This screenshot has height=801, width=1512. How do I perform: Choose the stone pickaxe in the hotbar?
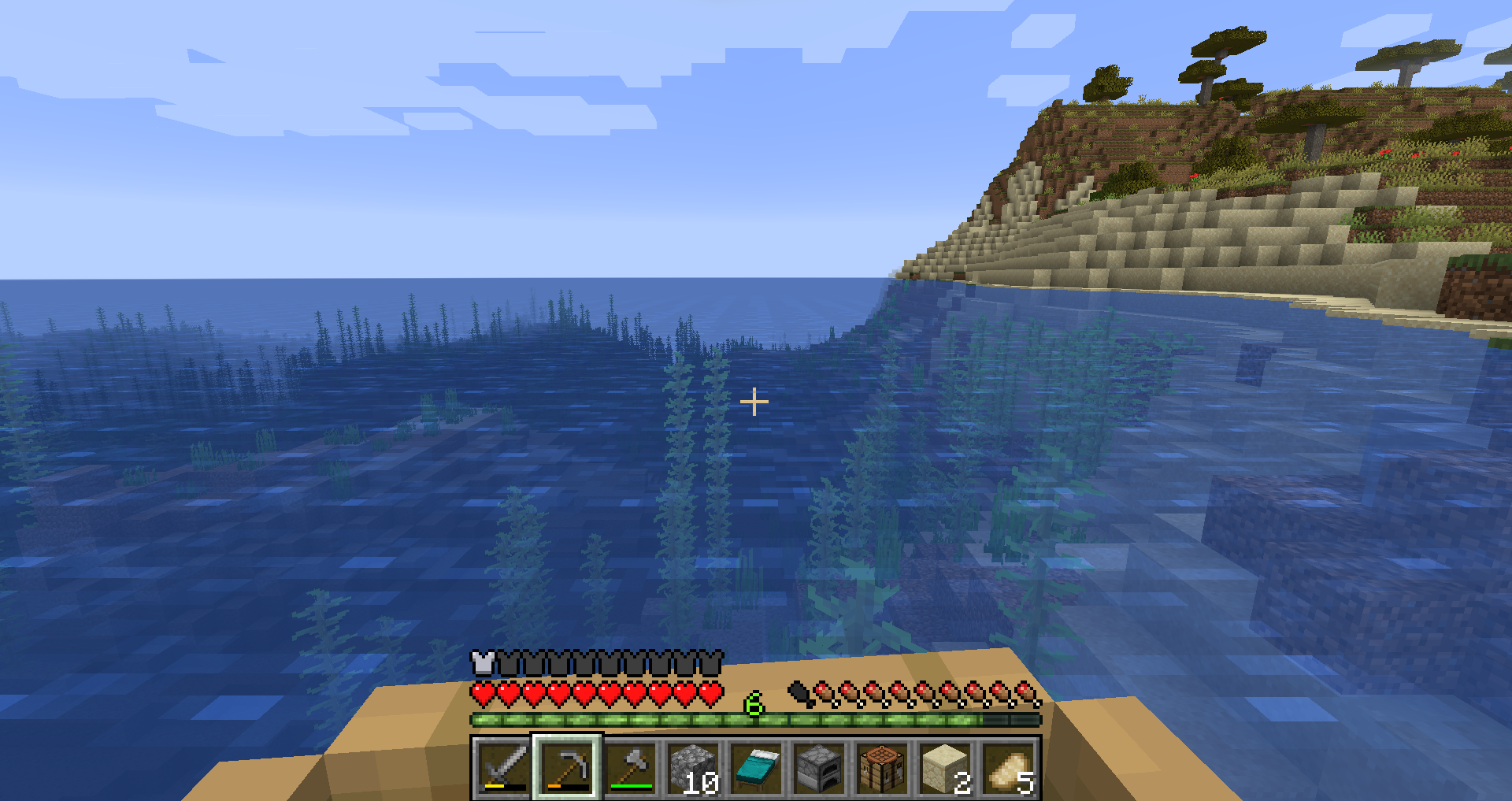567,768
